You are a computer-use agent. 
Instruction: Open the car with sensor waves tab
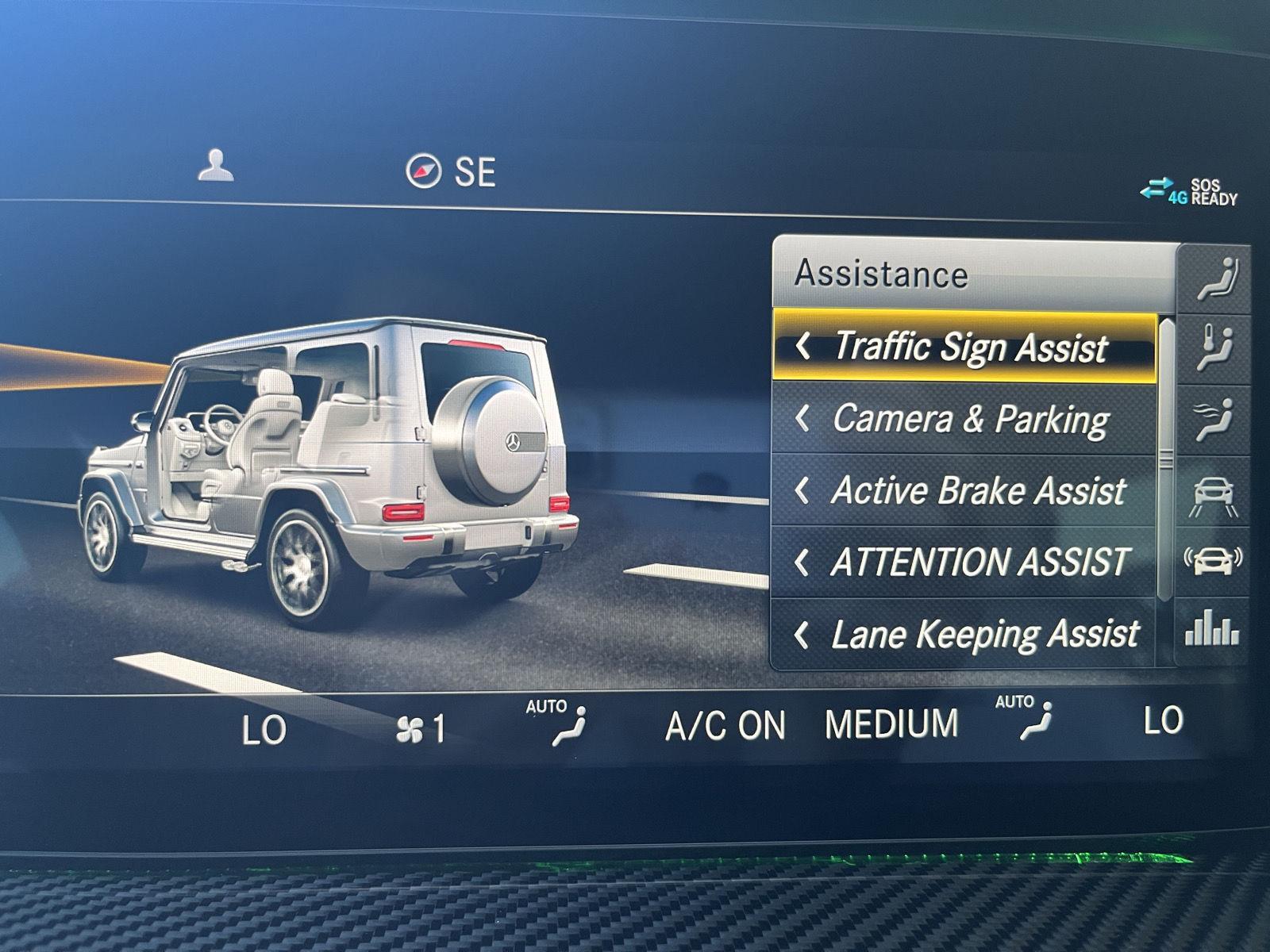[x=1213, y=560]
